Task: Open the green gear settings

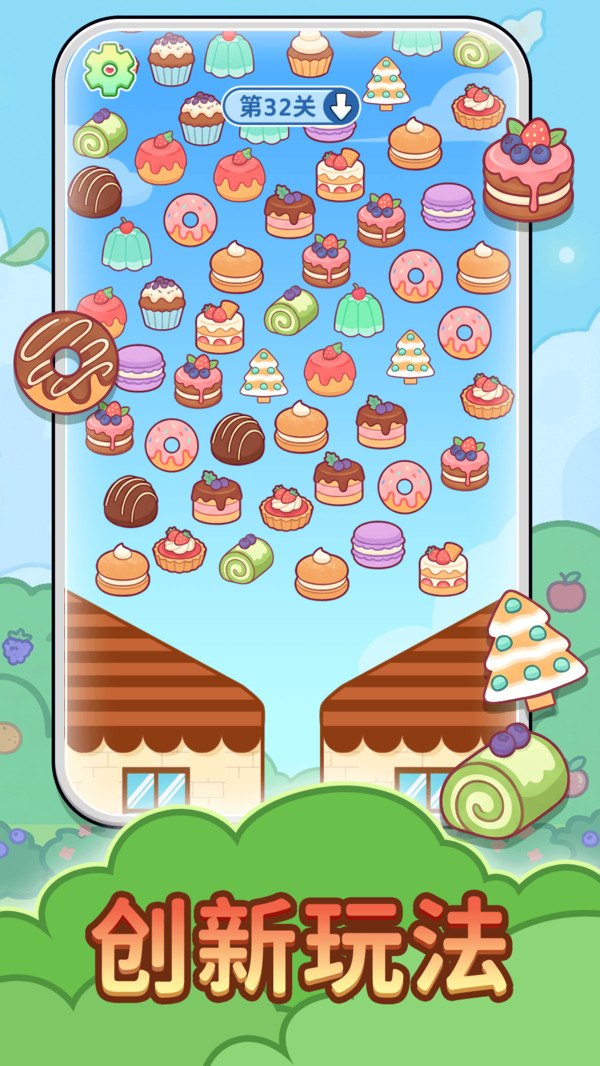Action: tap(108, 67)
